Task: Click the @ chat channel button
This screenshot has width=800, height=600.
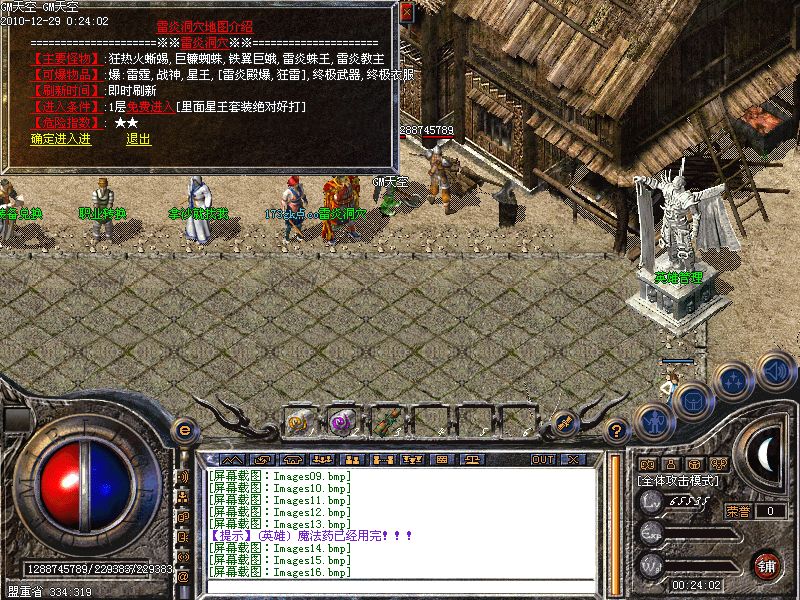Action: 183,577
